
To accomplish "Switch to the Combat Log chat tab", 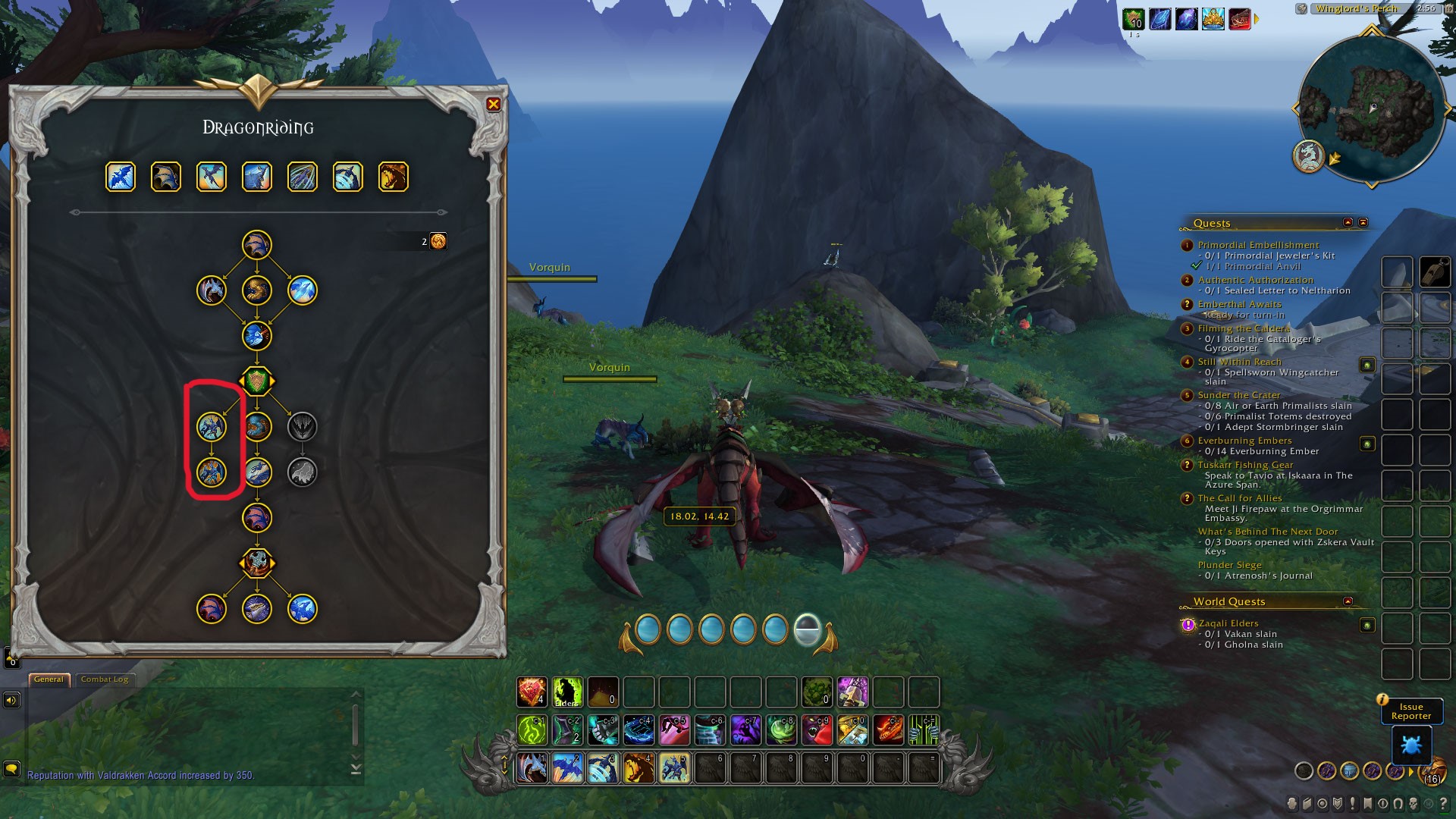I will tap(105, 679).
